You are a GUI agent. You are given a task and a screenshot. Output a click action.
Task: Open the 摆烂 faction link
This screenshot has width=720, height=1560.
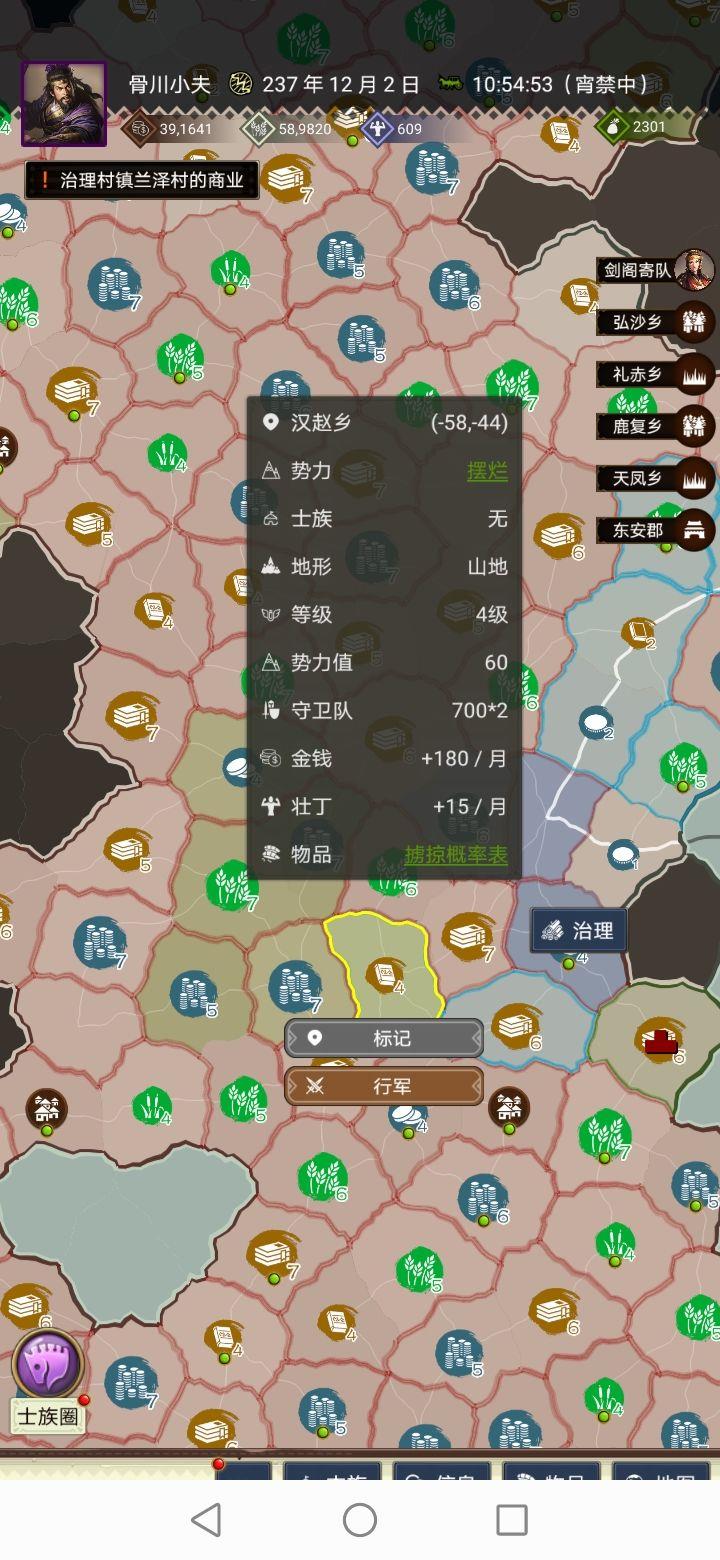tap(487, 471)
